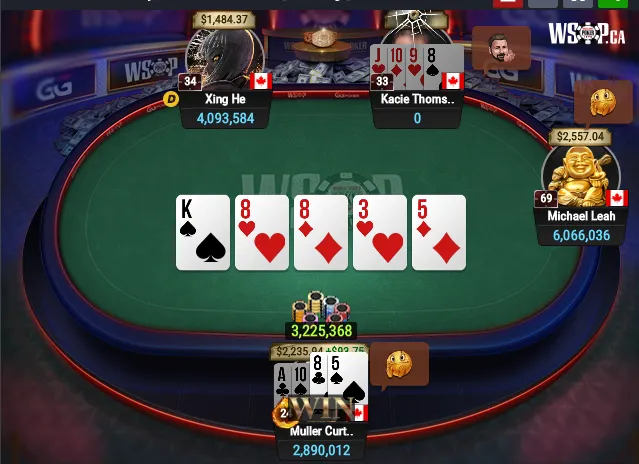Open Michael Leah's golden Buddha avatar
Image resolution: width=639 pixels, height=464 pixels.
point(580,175)
